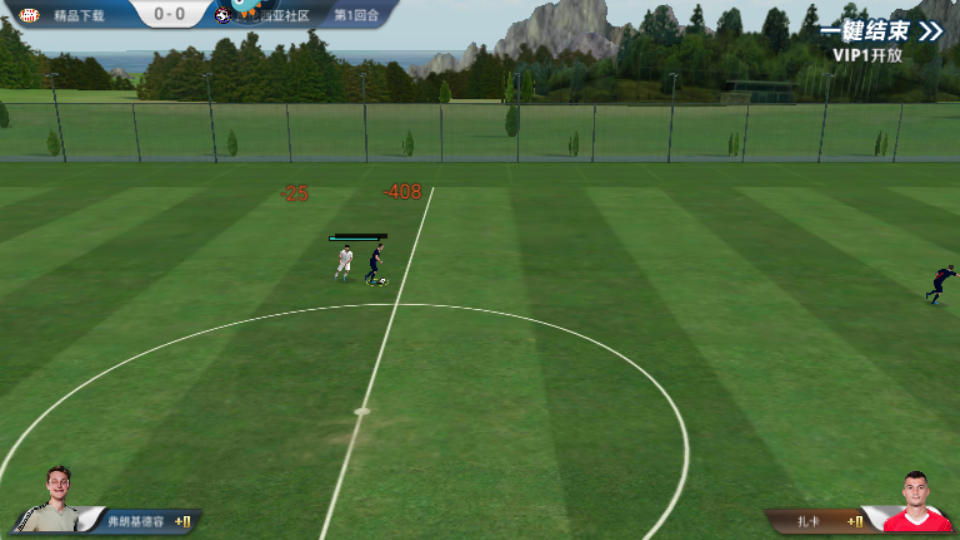Select the 扎卡 player portrait
The height and width of the screenshot is (540, 960).
(915, 502)
